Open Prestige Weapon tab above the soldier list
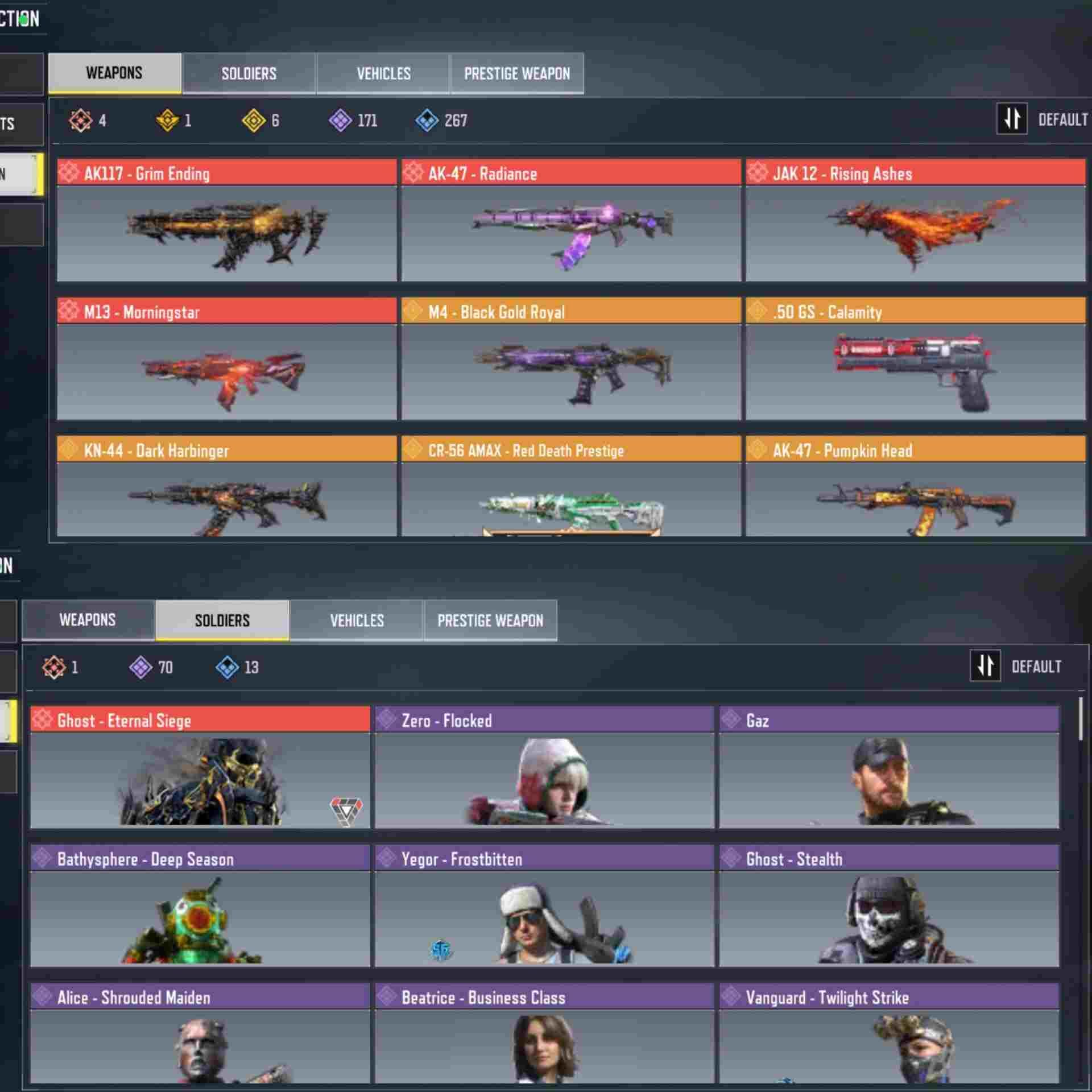The image size is (1092, 1092). (x=490, y=621)
